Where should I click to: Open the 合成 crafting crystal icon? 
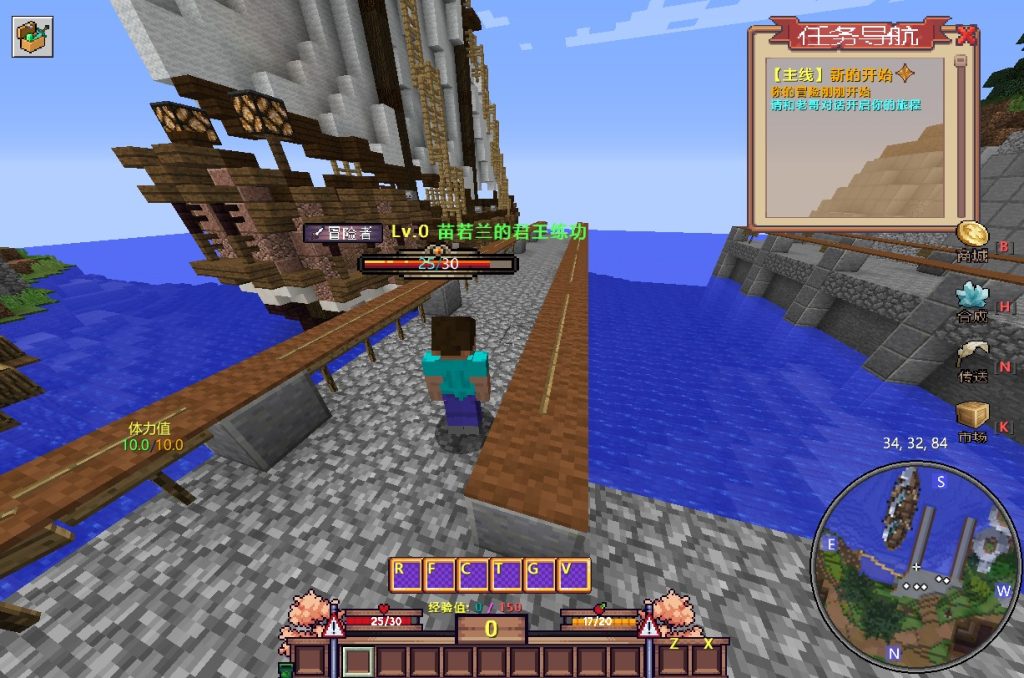(x=970, y=295)
